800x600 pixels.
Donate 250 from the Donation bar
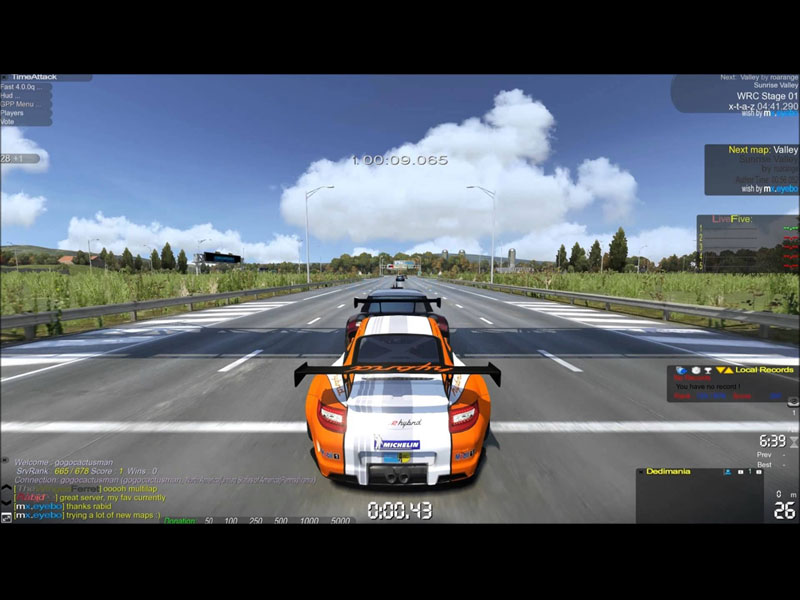(x=256, y=521)
